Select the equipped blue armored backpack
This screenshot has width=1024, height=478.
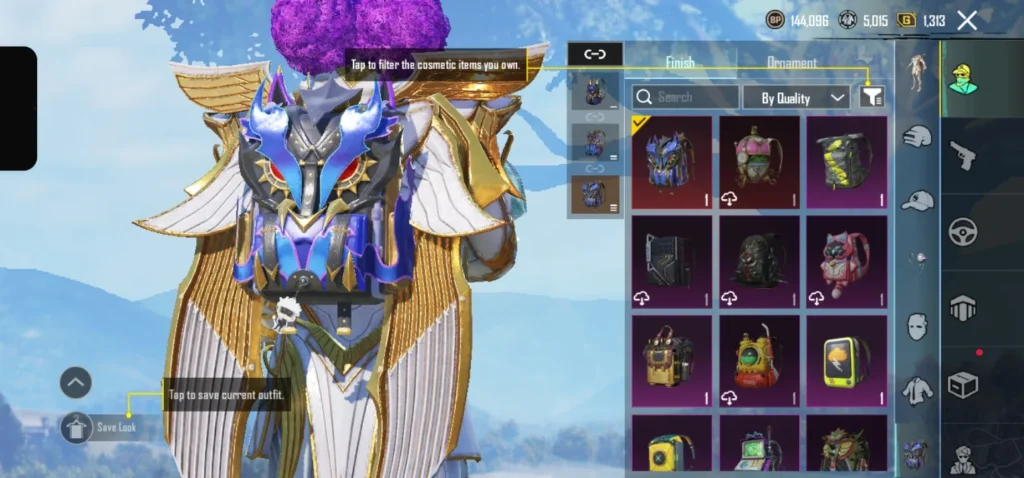tap(672, 162)
